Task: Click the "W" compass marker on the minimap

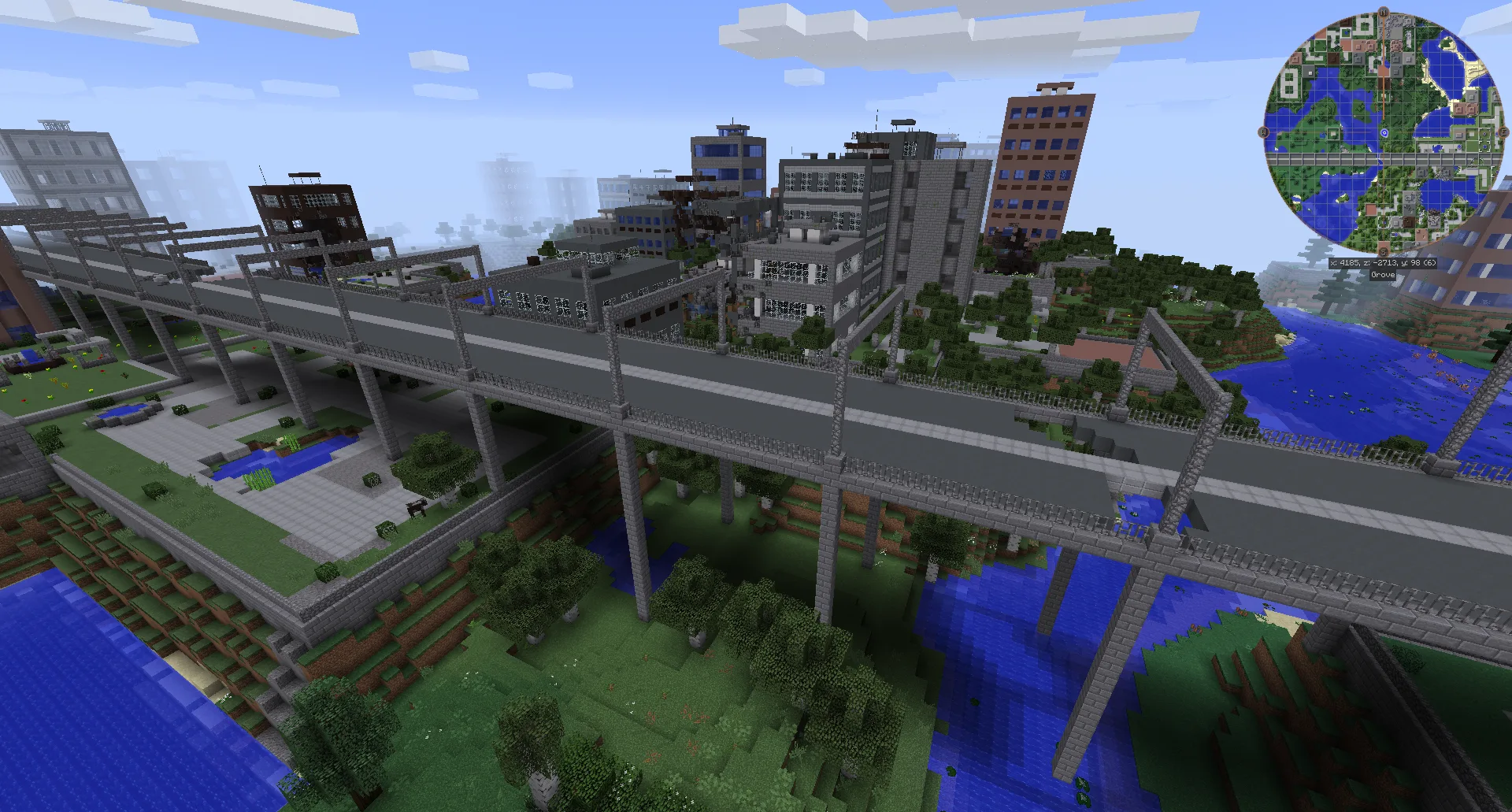Action: point(1264,132)
